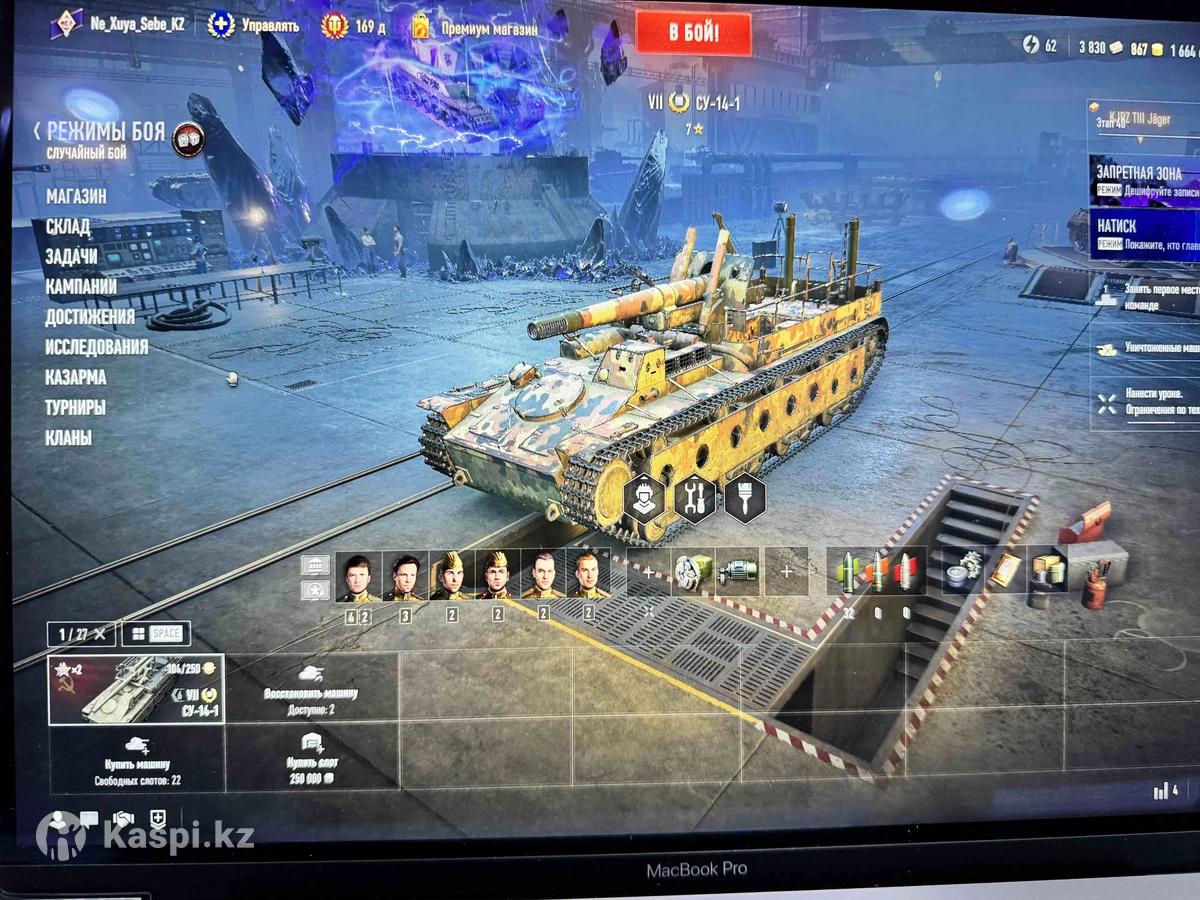Viewport: 1200px width, 900px height.
Task: Go to ЗАДАЧИ missions
Action: 72,257
